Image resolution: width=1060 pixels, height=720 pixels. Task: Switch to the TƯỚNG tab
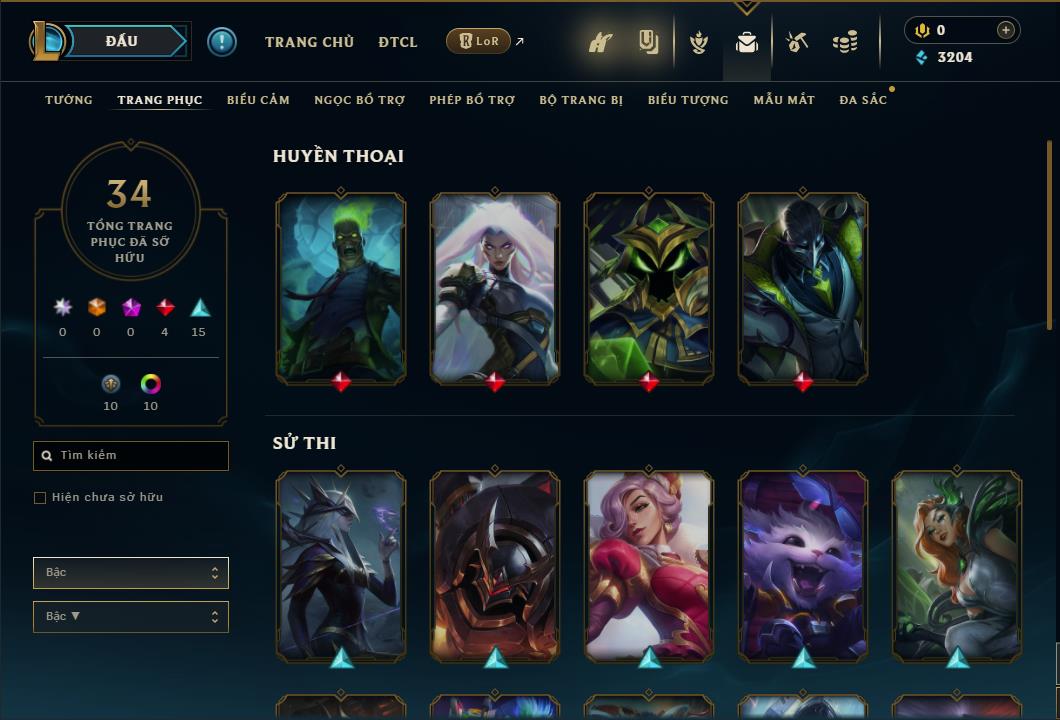(x=69, y=100)
